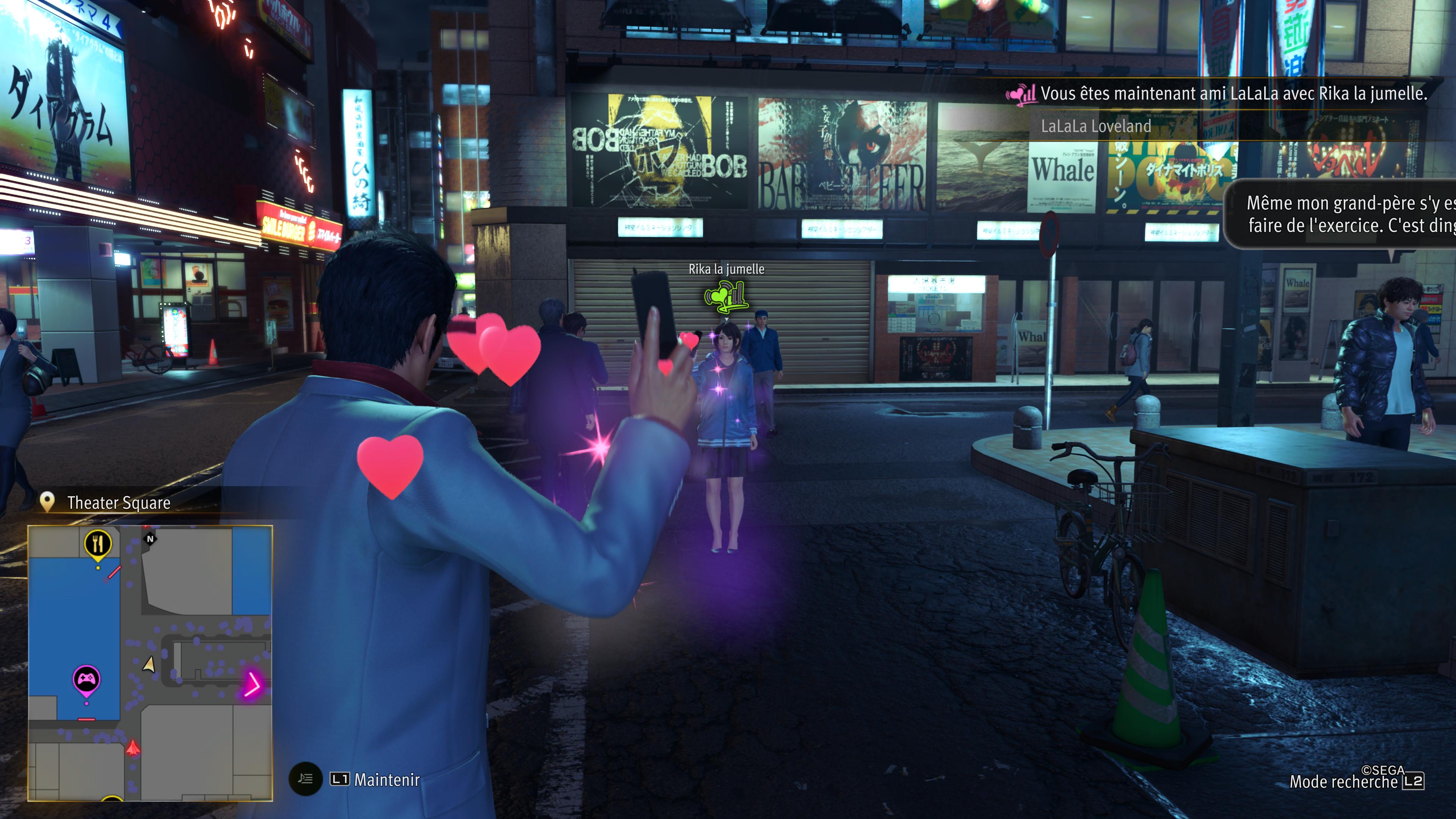Screen dimensions: 1456x819
Task: Select the restaurant fork-and-knife map marker
Action: (x=98, y=544)
